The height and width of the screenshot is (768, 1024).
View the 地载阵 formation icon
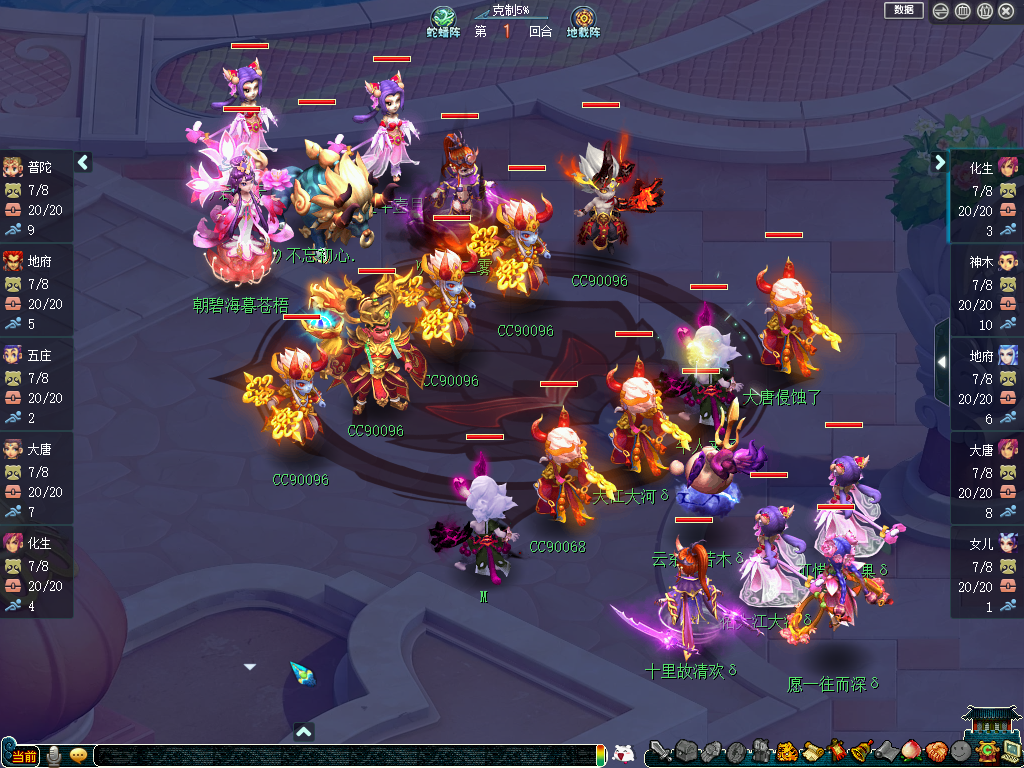pyautogui.click(x=583, y=20)
